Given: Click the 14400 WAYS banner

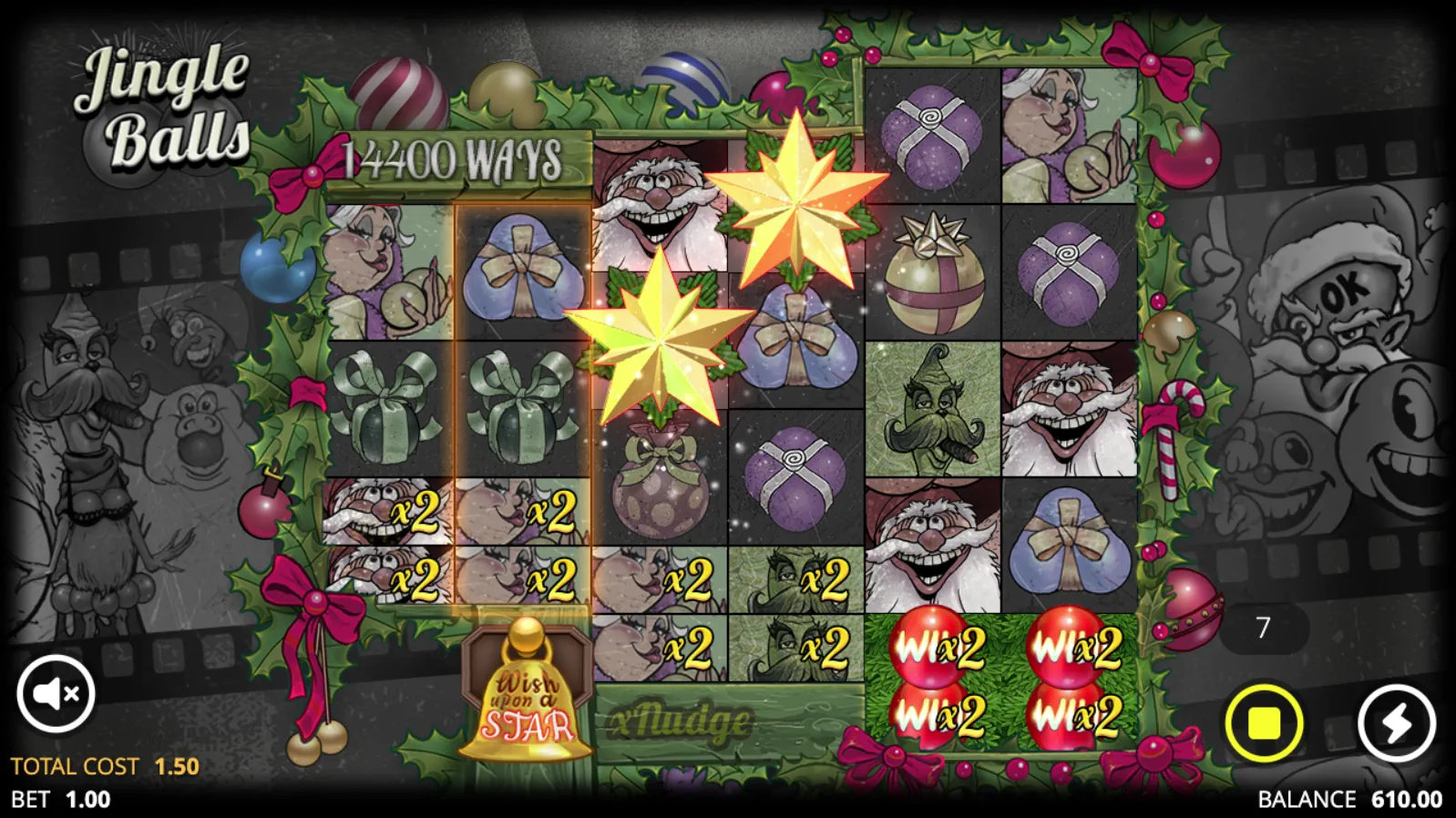Looking at the screenshot, I should [453, 158].
